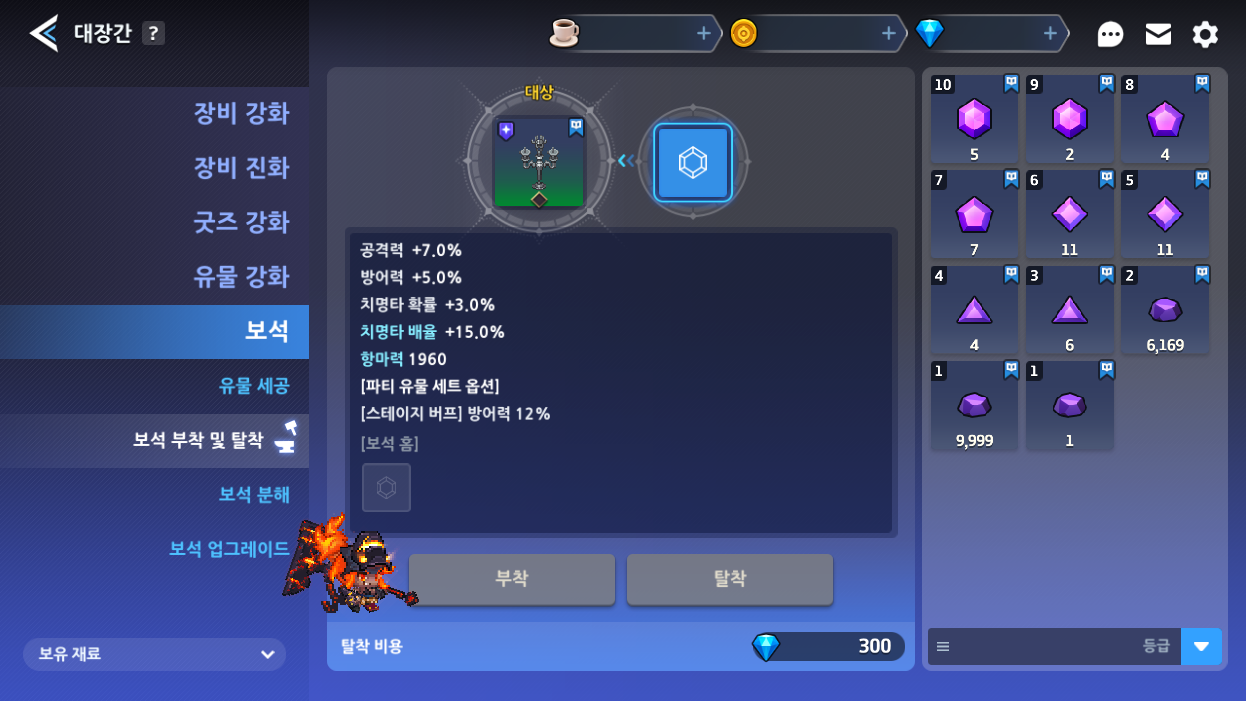Viewport: 1246px width, 701px height.
Task: Open 유물 세공 submenu
Action: point(254,386)
